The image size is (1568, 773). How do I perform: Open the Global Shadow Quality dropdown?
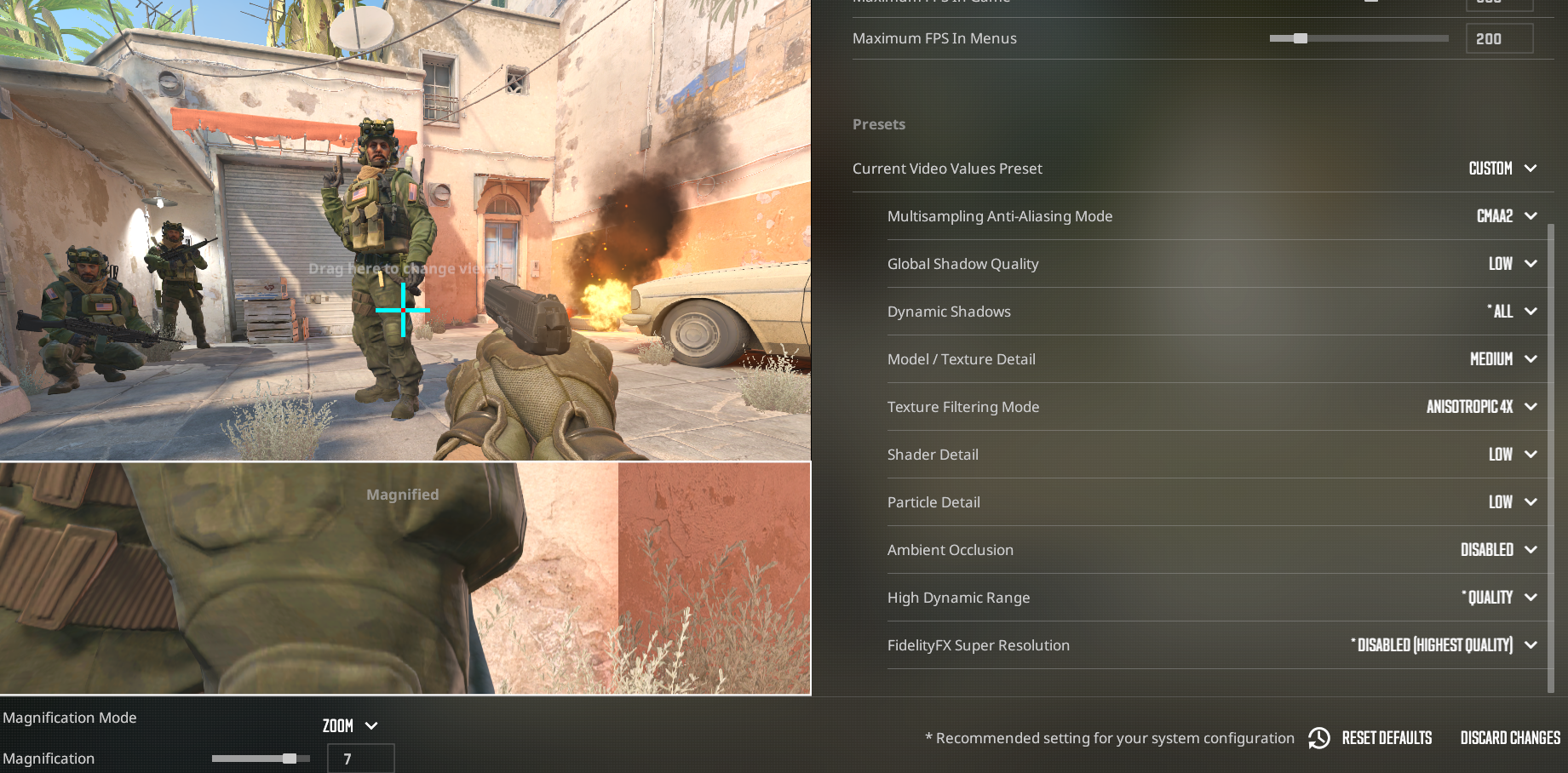(x=1511, y=264)
